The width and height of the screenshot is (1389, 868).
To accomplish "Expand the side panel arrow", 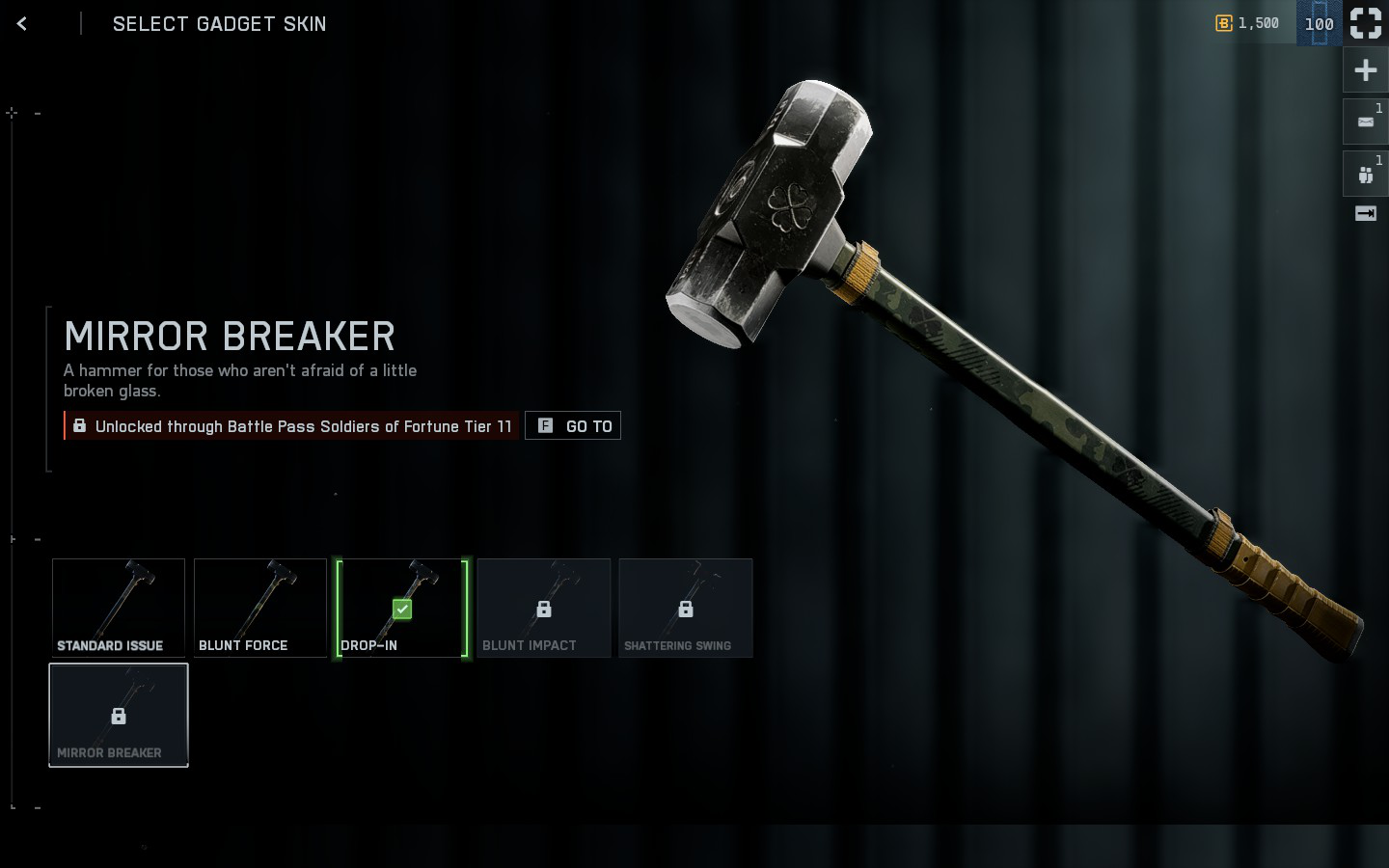I will pyautogui.click(x=1365, y=214).
